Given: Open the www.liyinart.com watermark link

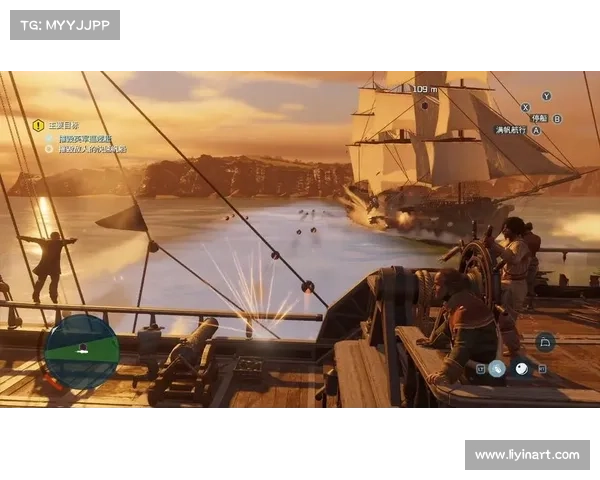Looking at the screenshot, I should pos(527,455).
